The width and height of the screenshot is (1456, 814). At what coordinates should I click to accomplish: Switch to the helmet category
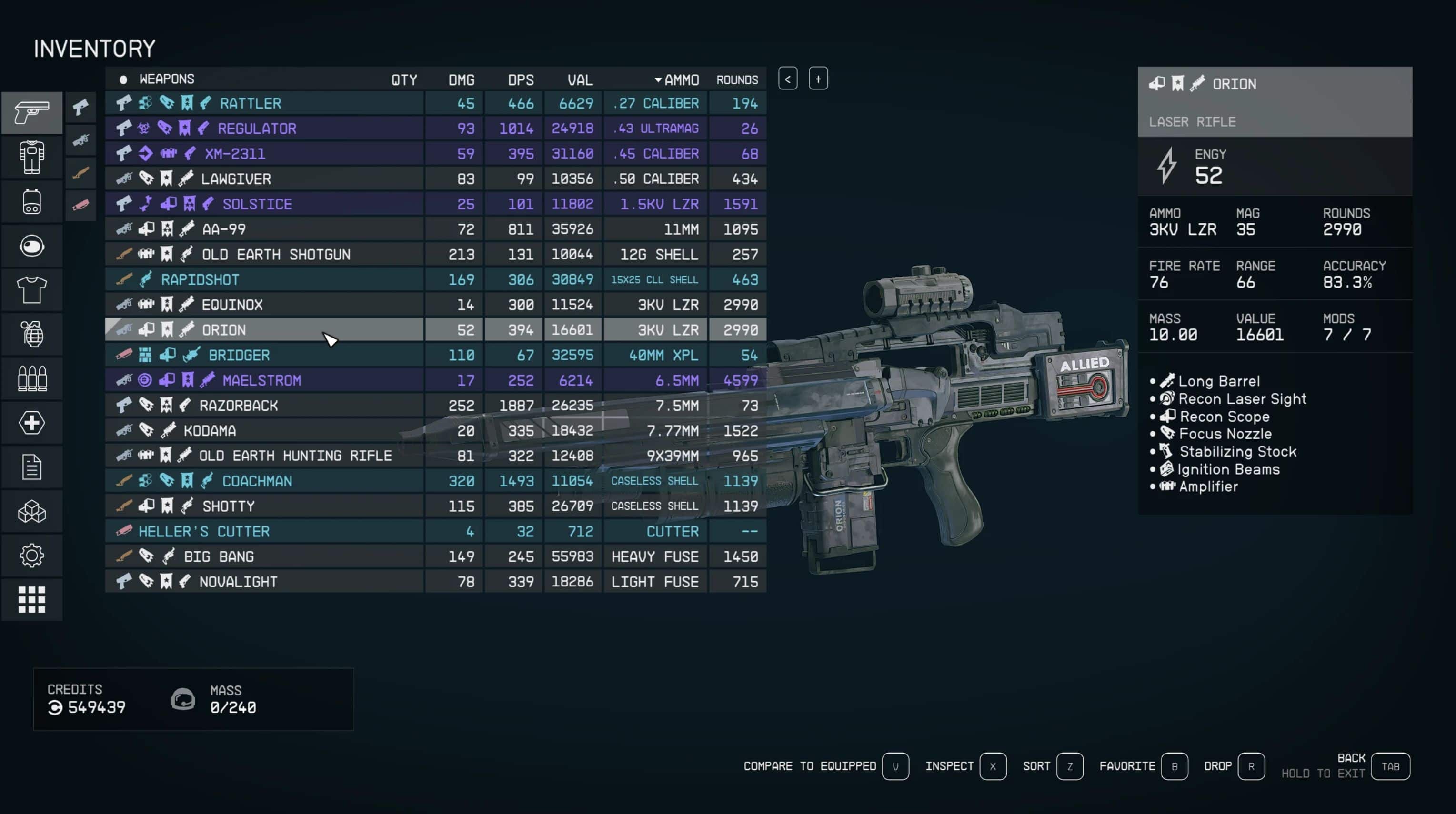[31, 246]
